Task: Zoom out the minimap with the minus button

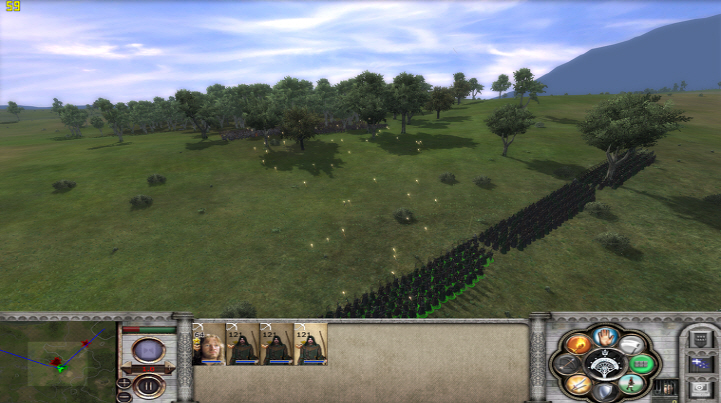Action: pyautogui.click(x=124, y=397)
